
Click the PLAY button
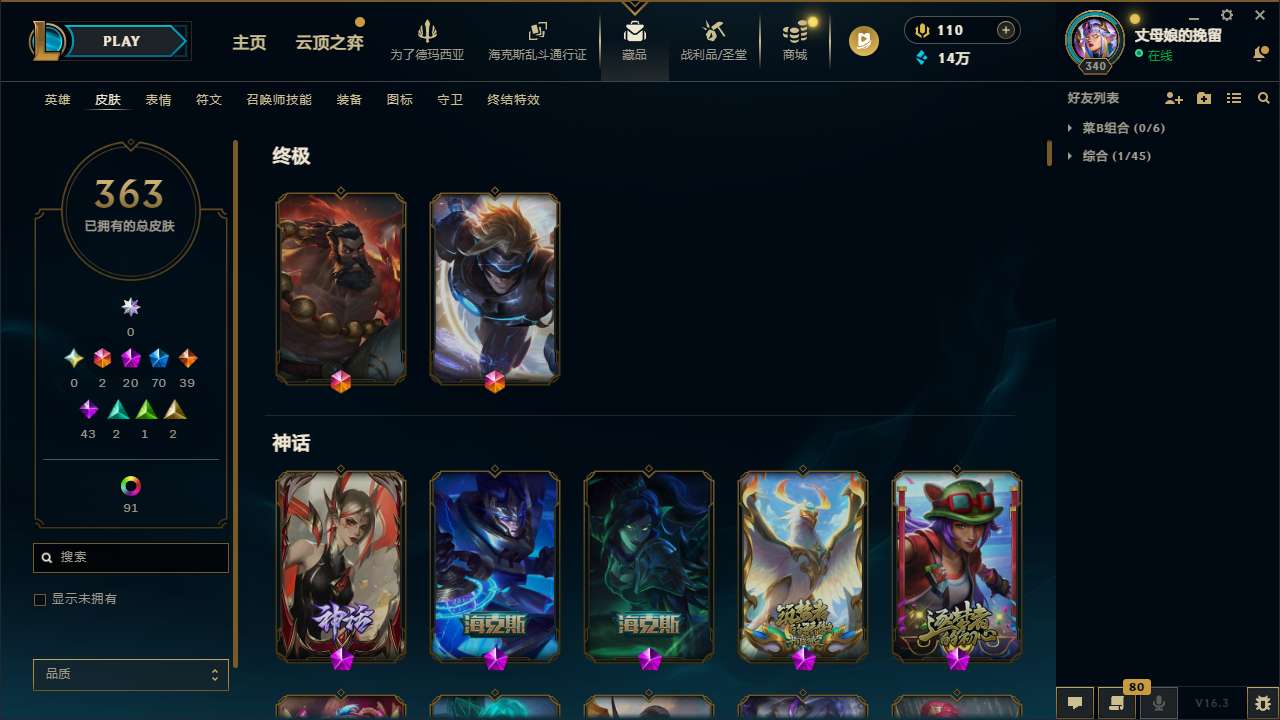click(121, 41)
